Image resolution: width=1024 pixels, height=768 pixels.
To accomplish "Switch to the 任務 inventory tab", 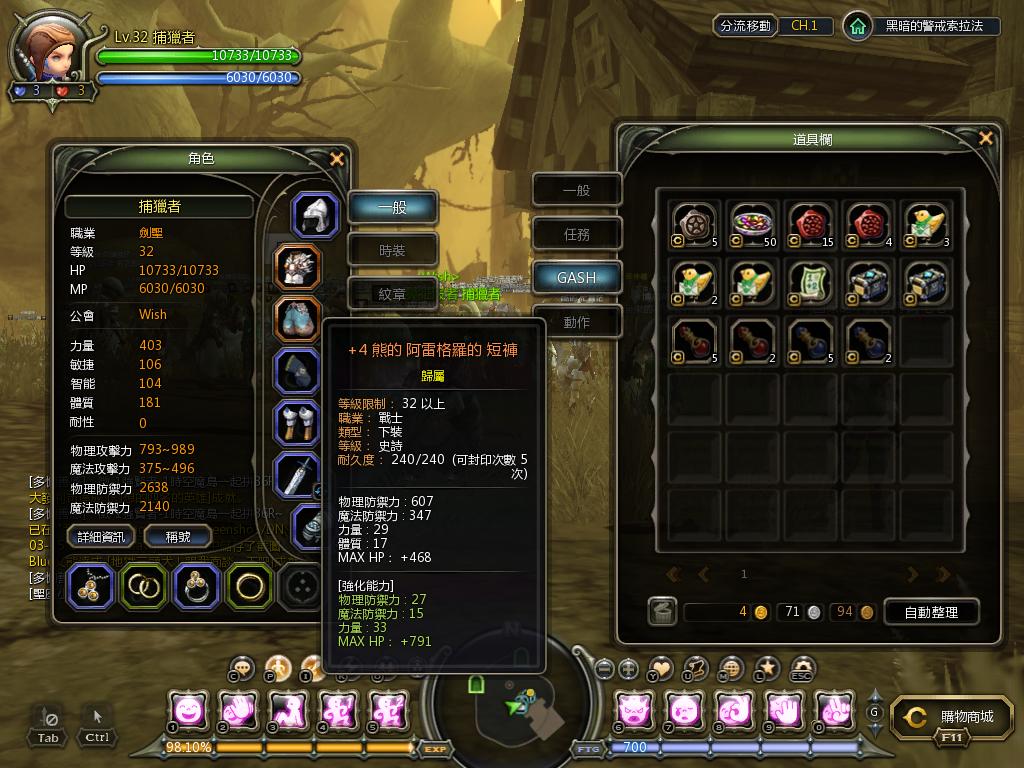I will coord(577,234).
